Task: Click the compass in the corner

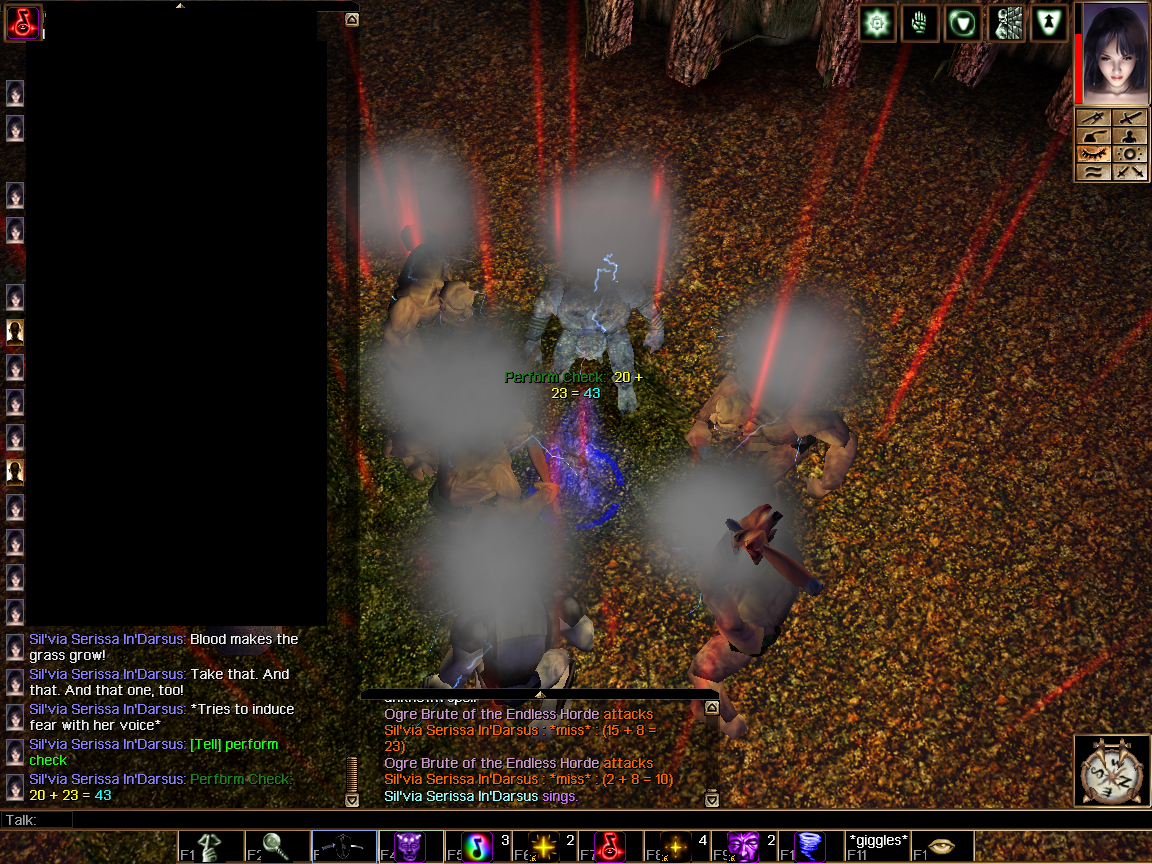Action: tap(1112, 771)
